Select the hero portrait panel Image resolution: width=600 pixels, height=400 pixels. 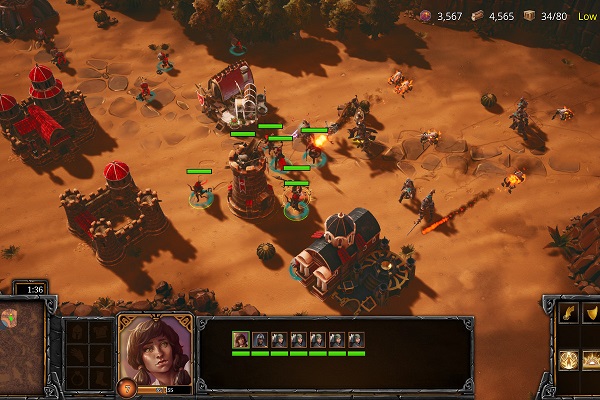(x=155, y=350)
